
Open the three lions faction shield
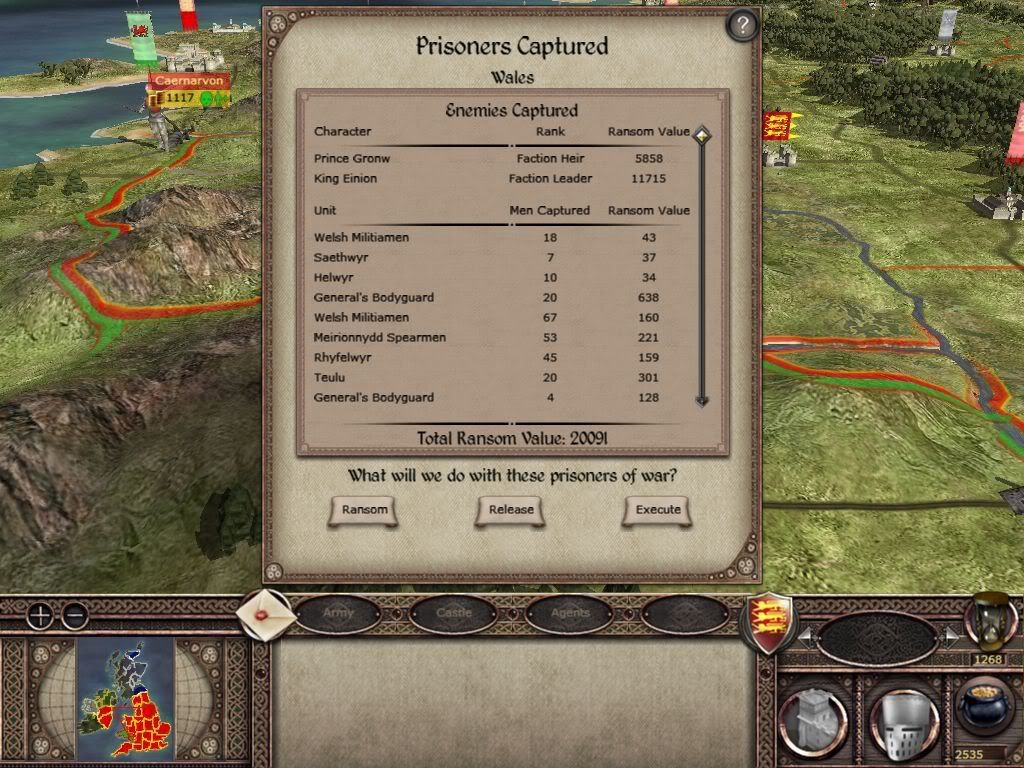(x=766, y=622)
